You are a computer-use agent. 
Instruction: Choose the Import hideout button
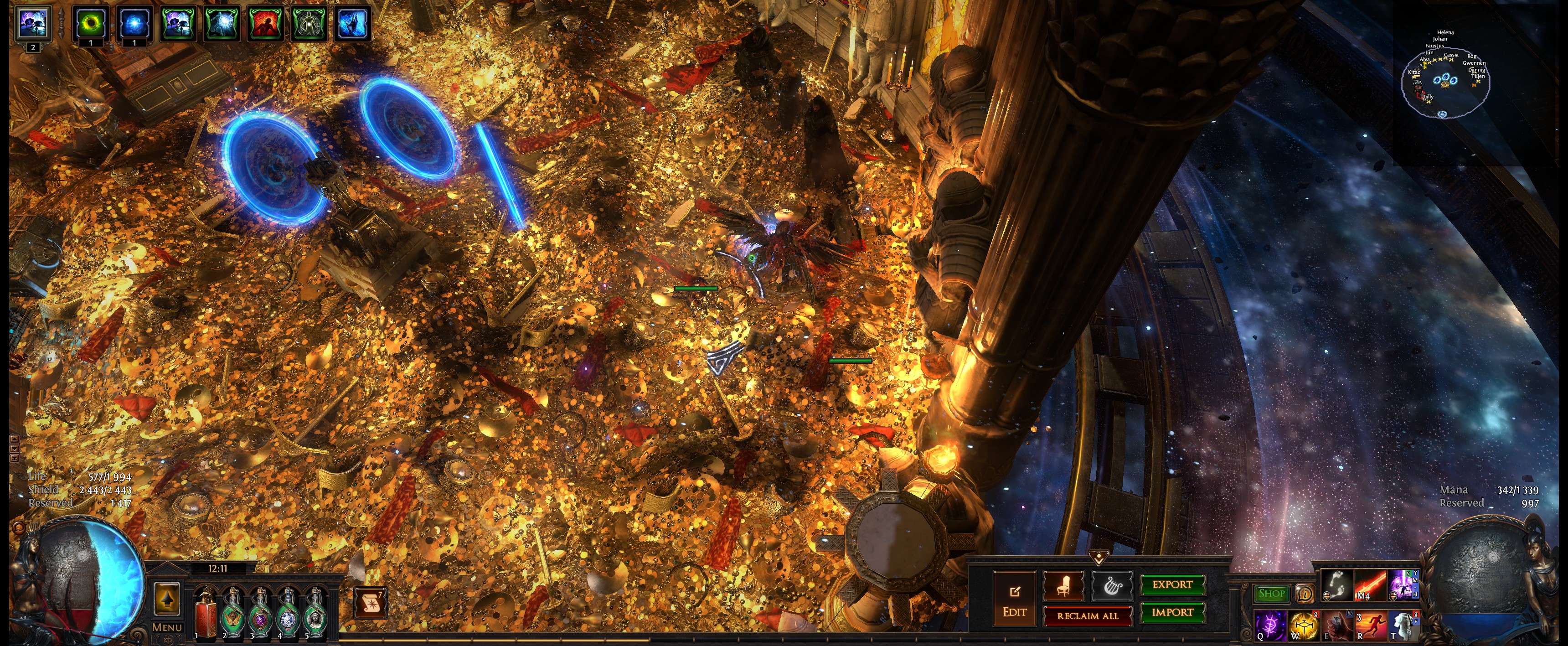click(1172, 612)
